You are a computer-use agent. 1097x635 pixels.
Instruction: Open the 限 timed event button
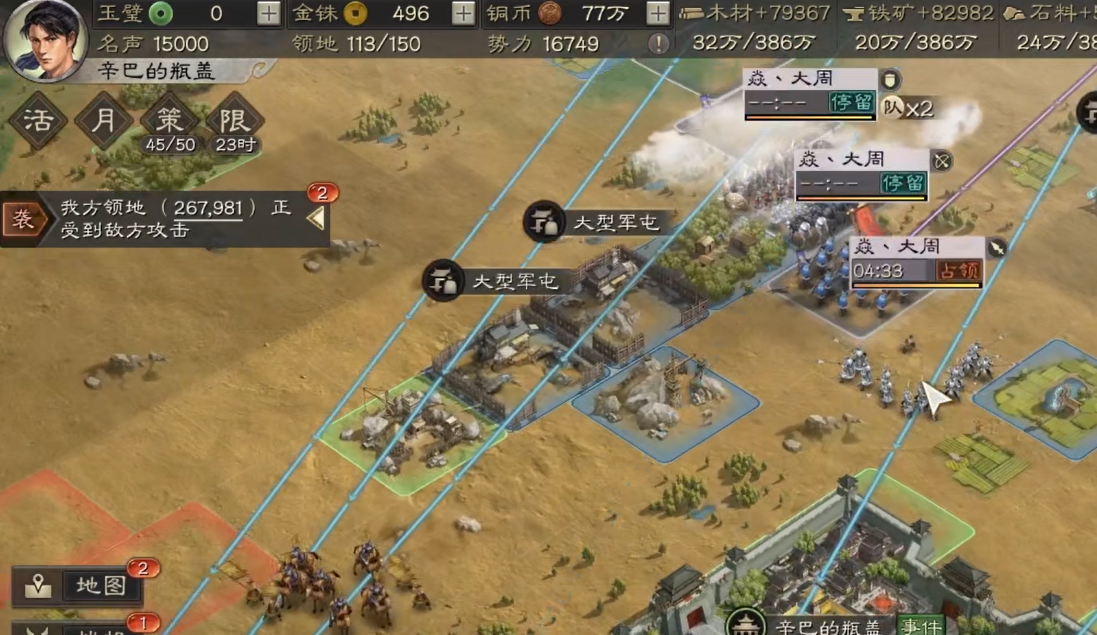(235, 124)
